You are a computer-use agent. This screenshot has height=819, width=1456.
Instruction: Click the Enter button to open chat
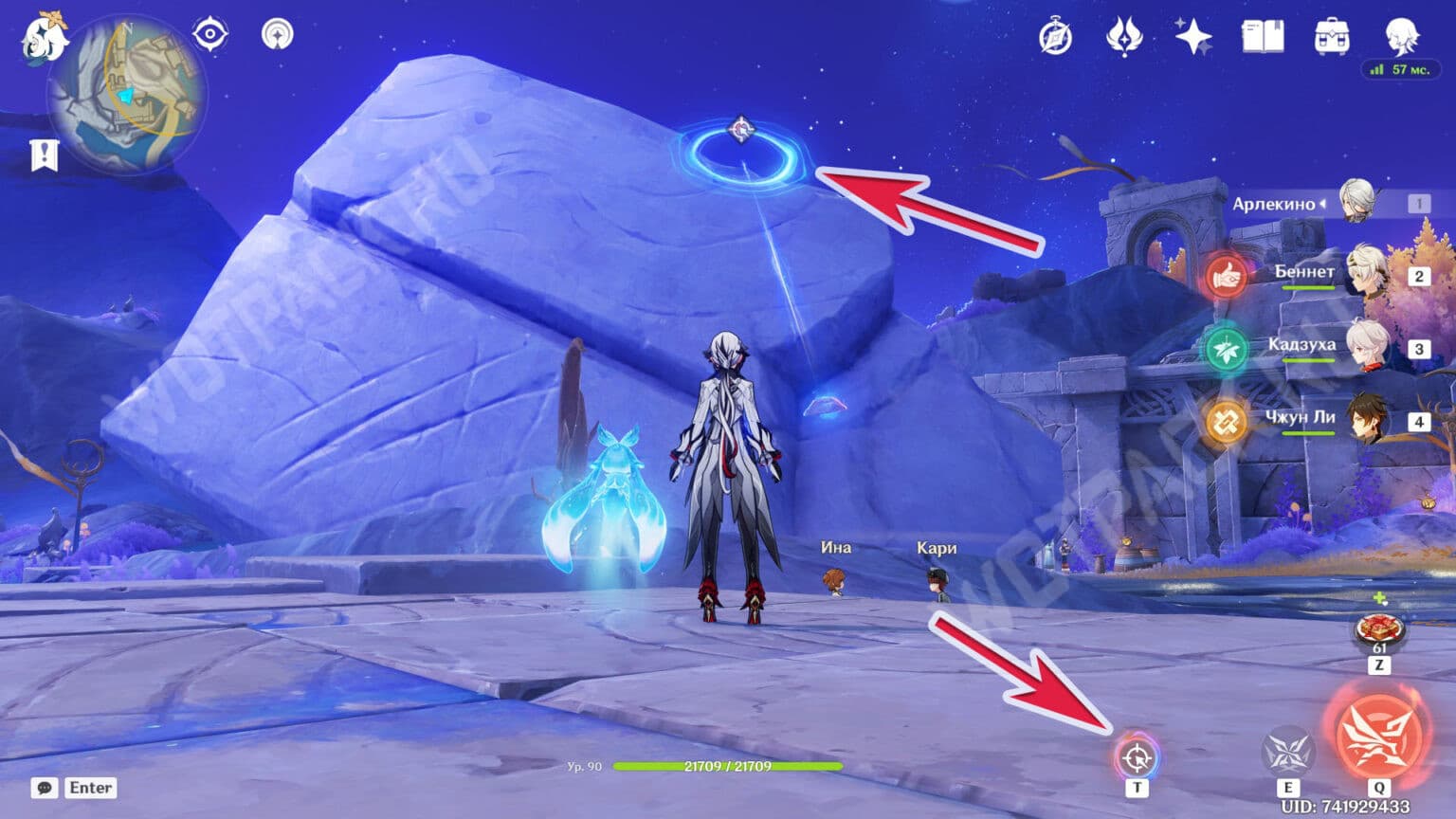pos(91,788)
